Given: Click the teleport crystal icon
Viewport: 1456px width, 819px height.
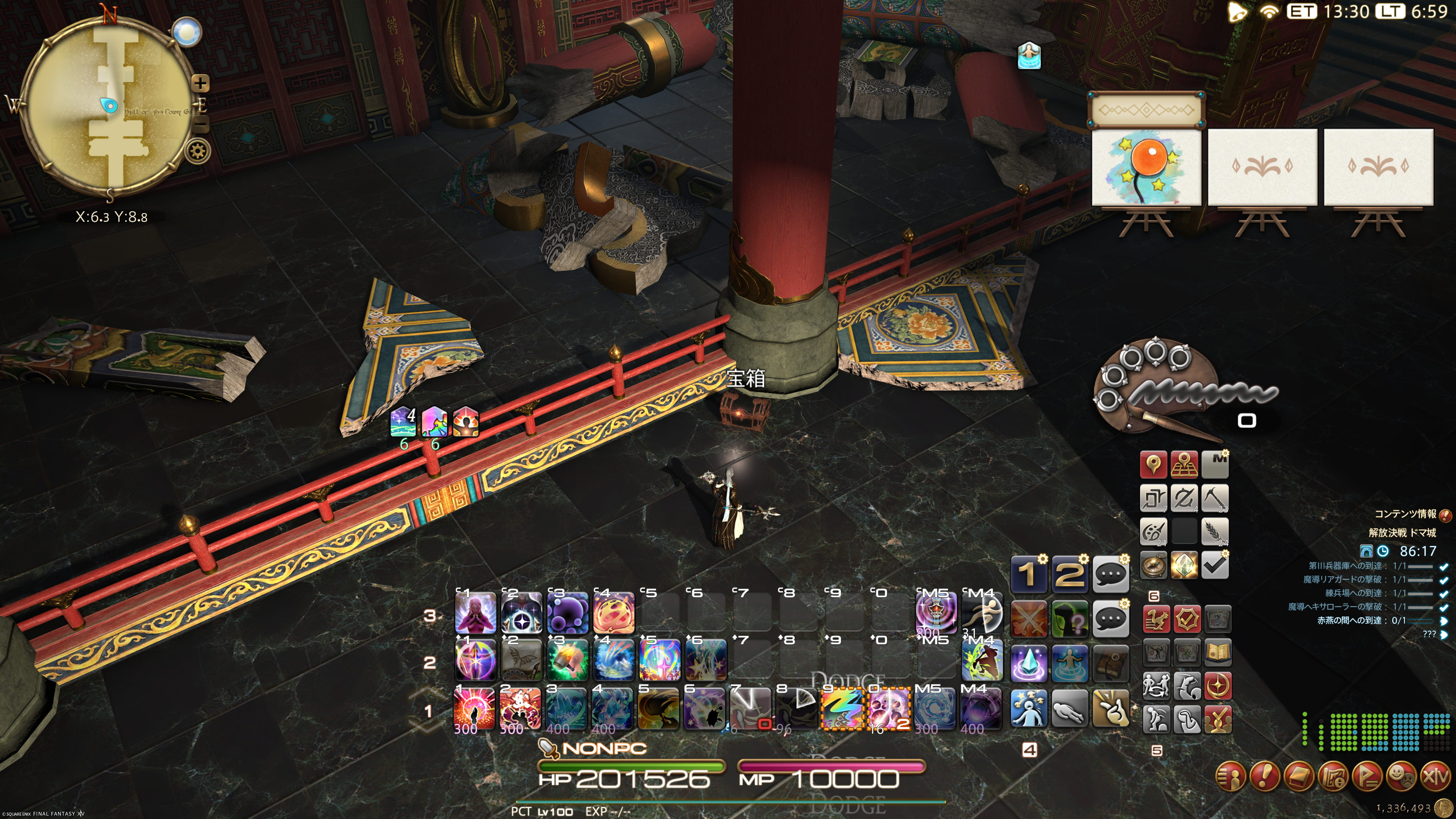Looking at the screenshot, I should point(1029,662).
